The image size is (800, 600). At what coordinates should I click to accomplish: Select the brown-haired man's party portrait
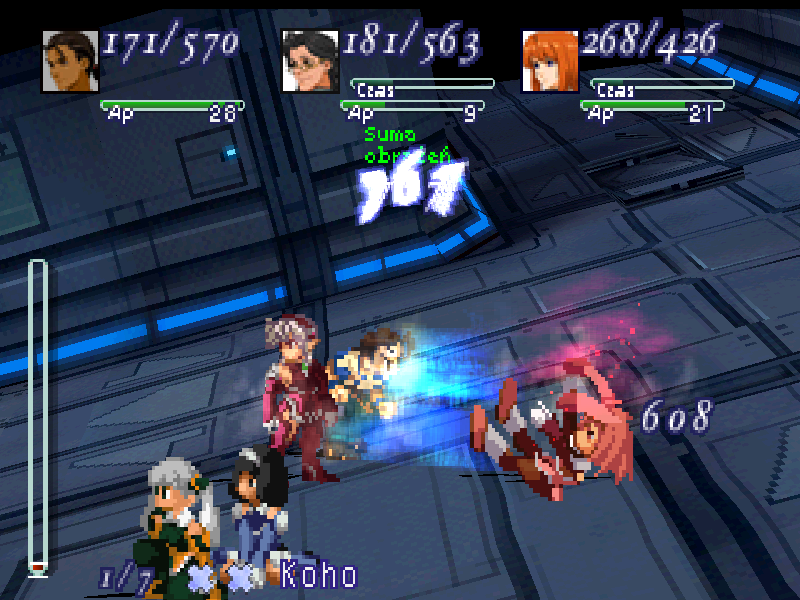[68, 61]
